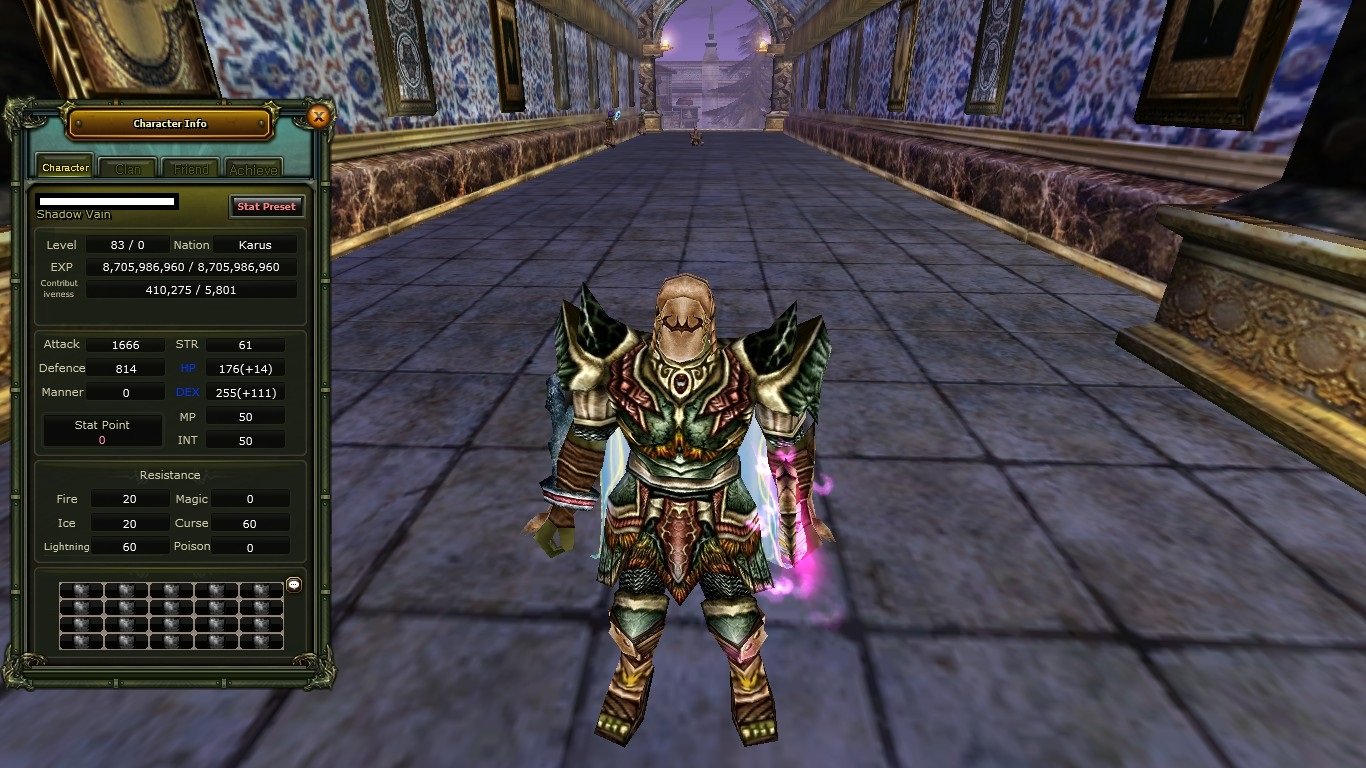Select the Character tab
1366x768 pixels.
point(64,167)
